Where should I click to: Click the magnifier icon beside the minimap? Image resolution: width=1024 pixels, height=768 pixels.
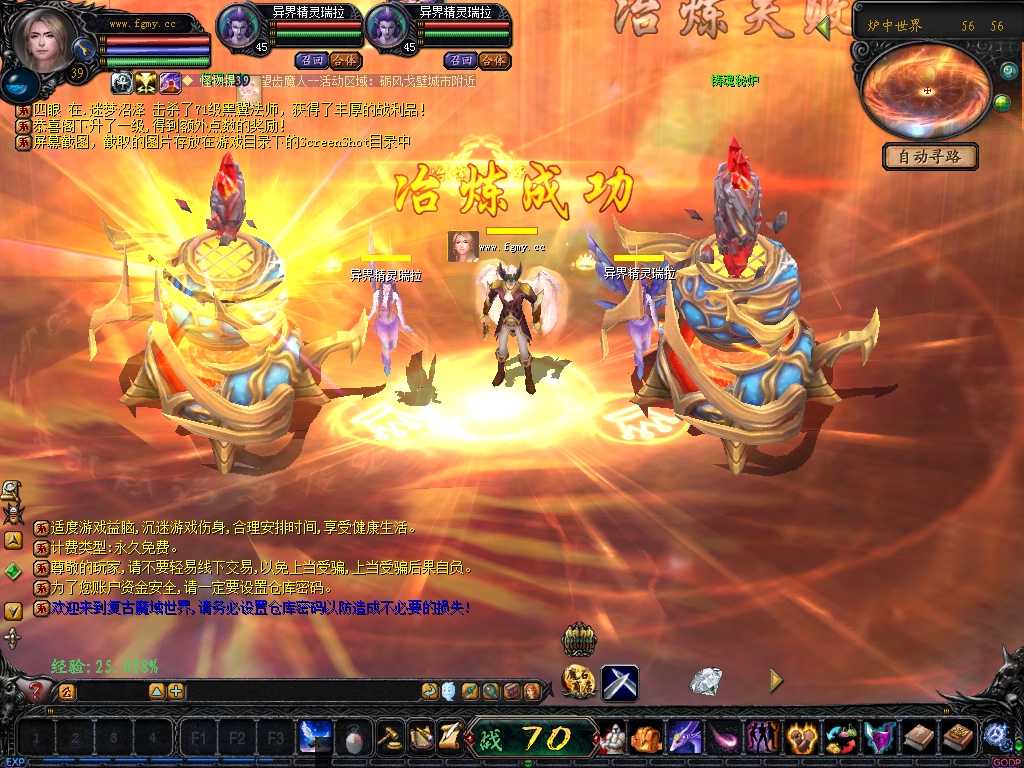coord(1007,72)
